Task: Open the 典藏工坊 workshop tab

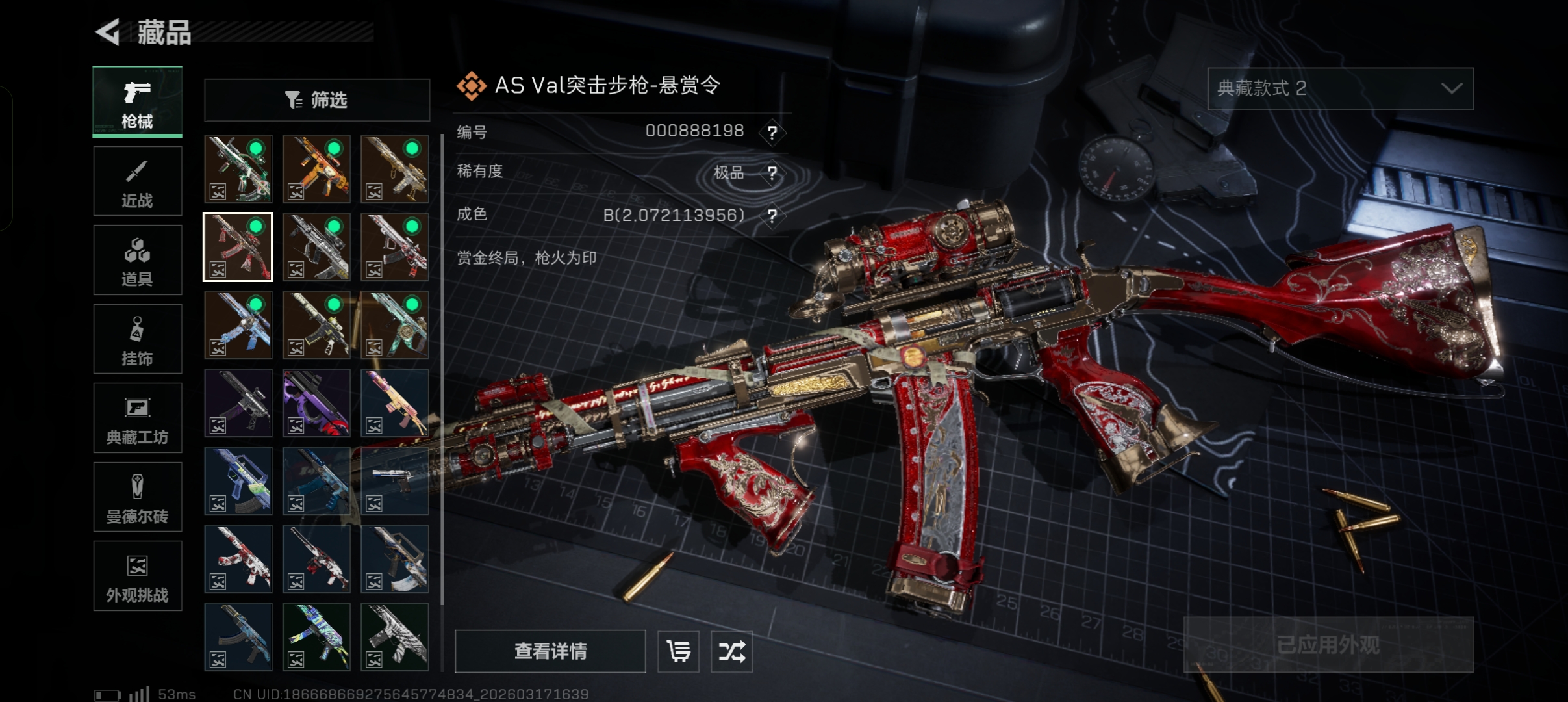Action: [137, 418]
